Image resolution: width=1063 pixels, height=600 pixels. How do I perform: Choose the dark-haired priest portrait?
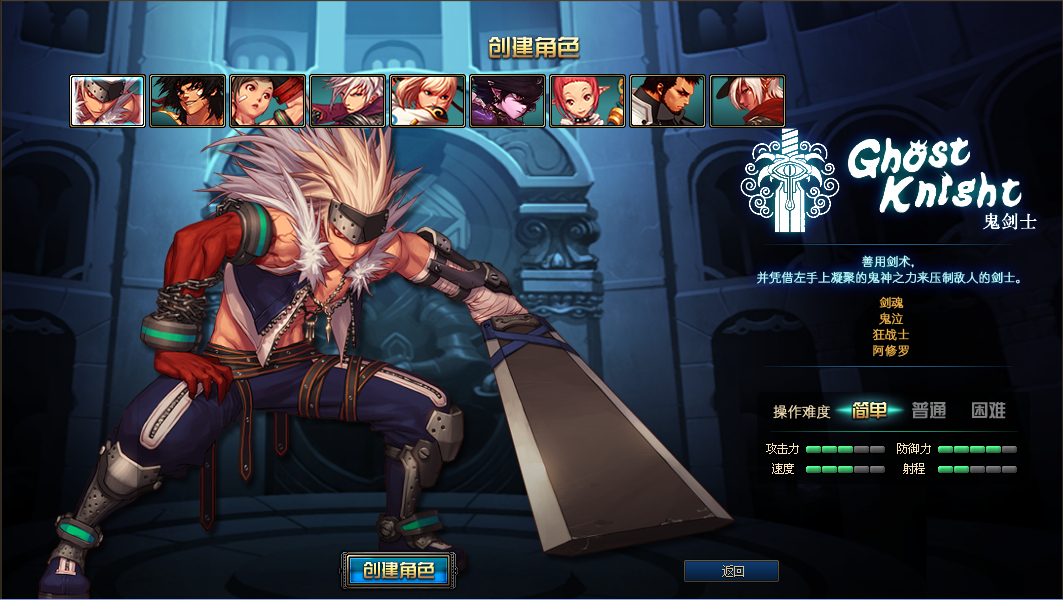[x=667, y=101]
